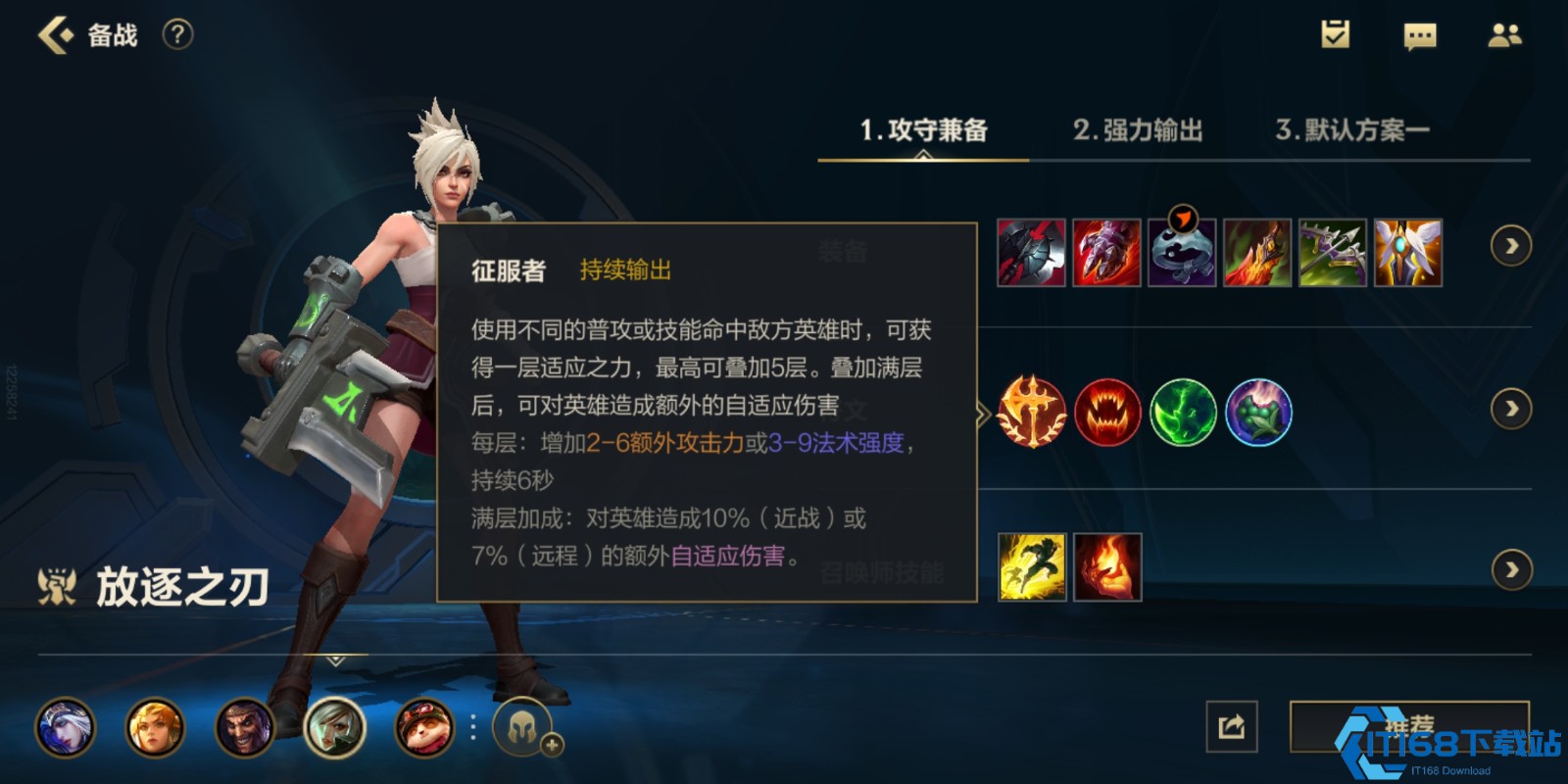Expand the equipment row with right chevron
Viewport: 1568px width, 784px height.
1510,247
